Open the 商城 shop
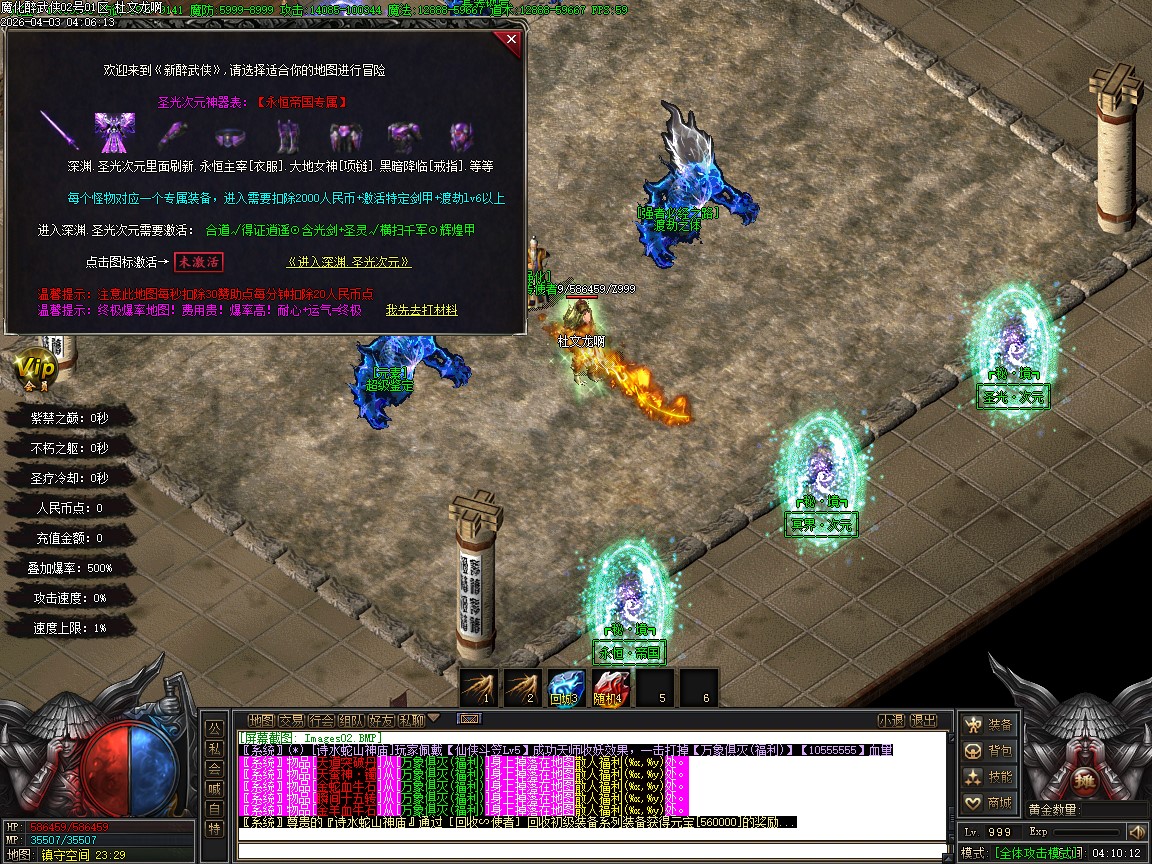The width and height of the screenshot is (1152, 864). [988, 803]
